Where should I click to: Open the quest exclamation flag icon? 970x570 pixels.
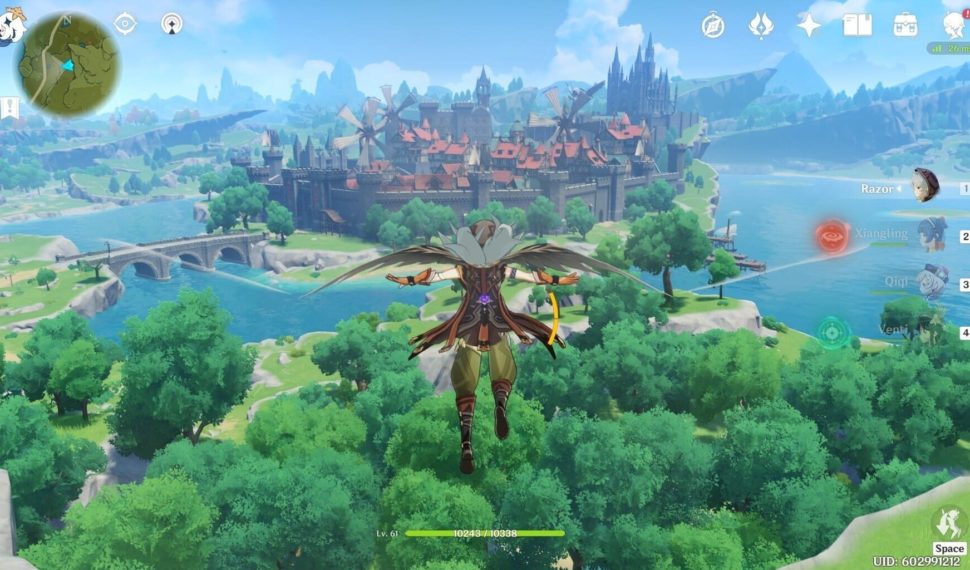9,108
